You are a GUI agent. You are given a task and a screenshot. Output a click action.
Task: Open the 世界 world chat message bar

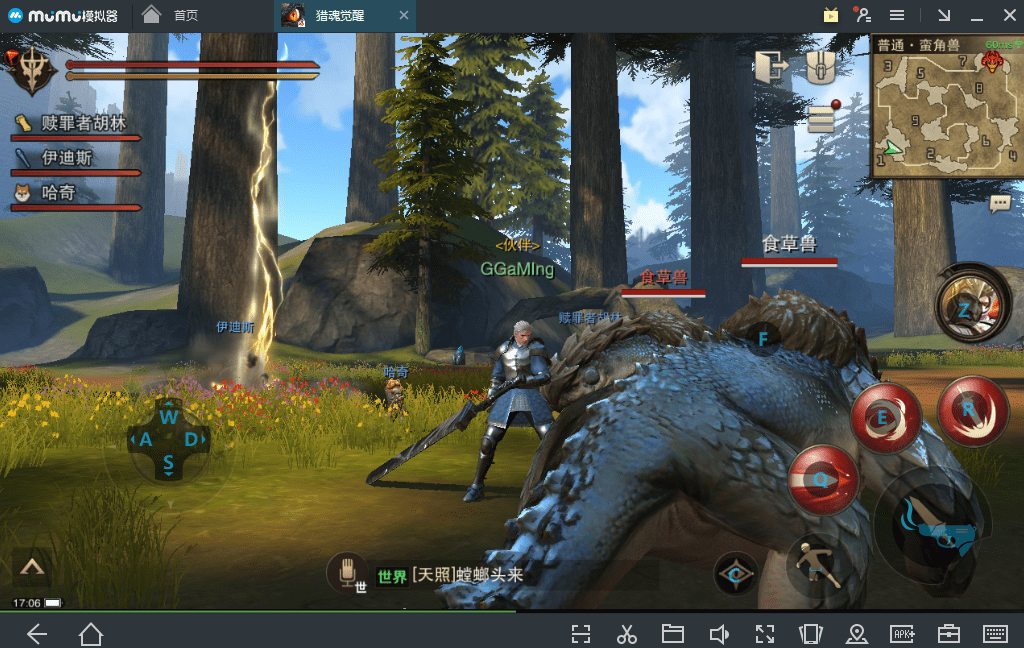tap(450, 576)
